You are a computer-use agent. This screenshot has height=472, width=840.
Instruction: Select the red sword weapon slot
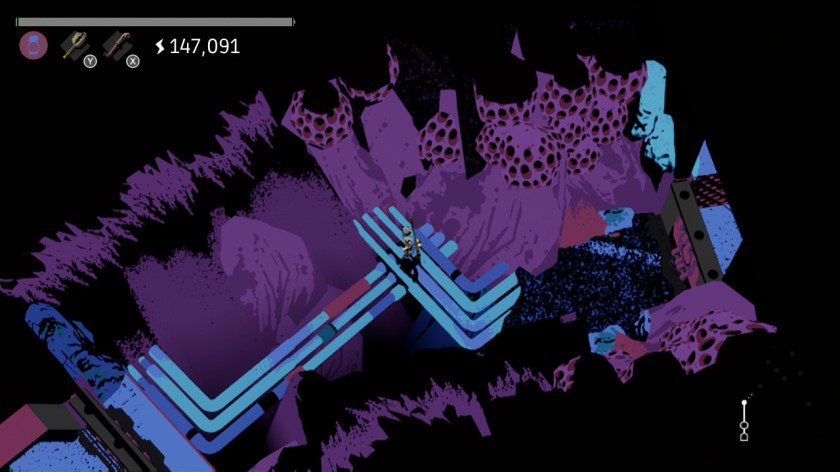click(x=117, y=45)
